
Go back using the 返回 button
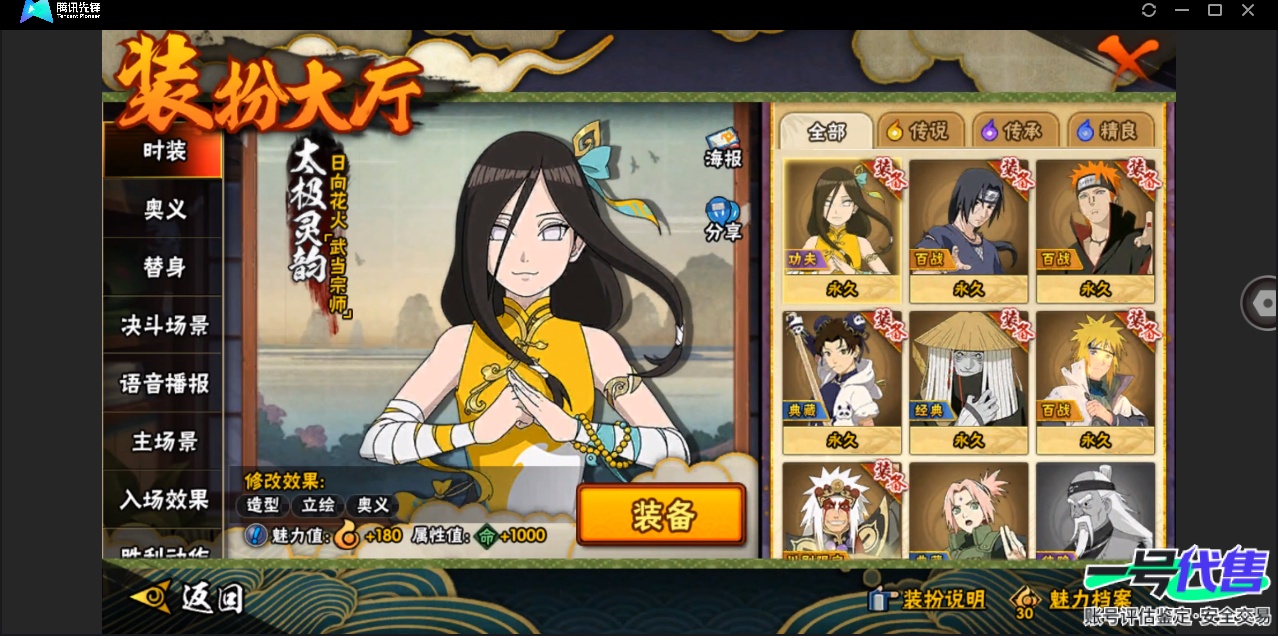point(189,597)
